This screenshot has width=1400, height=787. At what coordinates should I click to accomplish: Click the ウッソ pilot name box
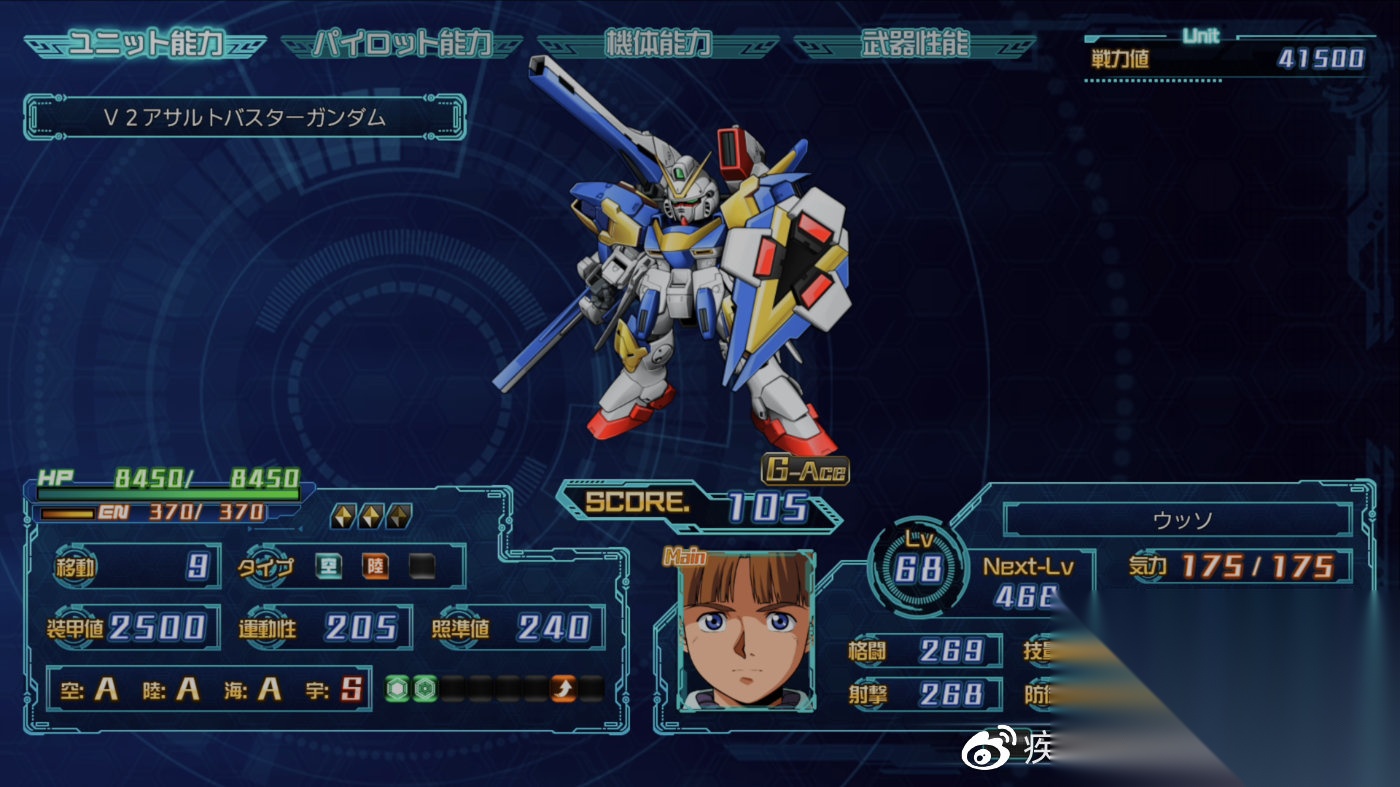coord(1177,521)
